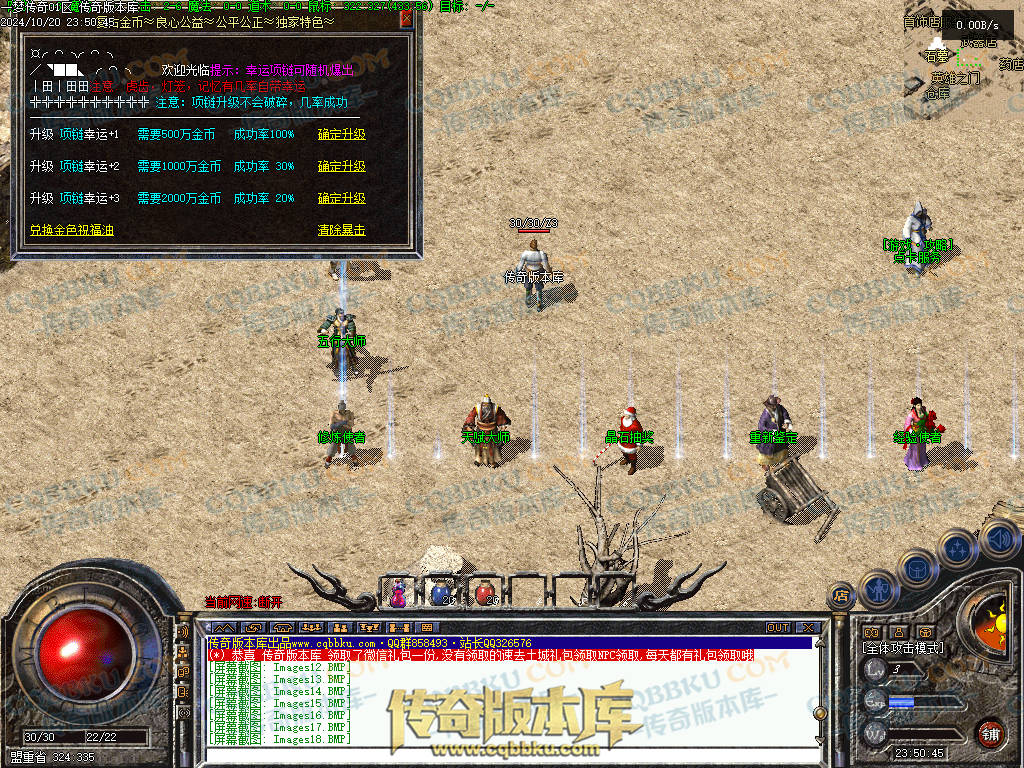
Task: Toggle sound with the speaker button
Action: [998, 541]
